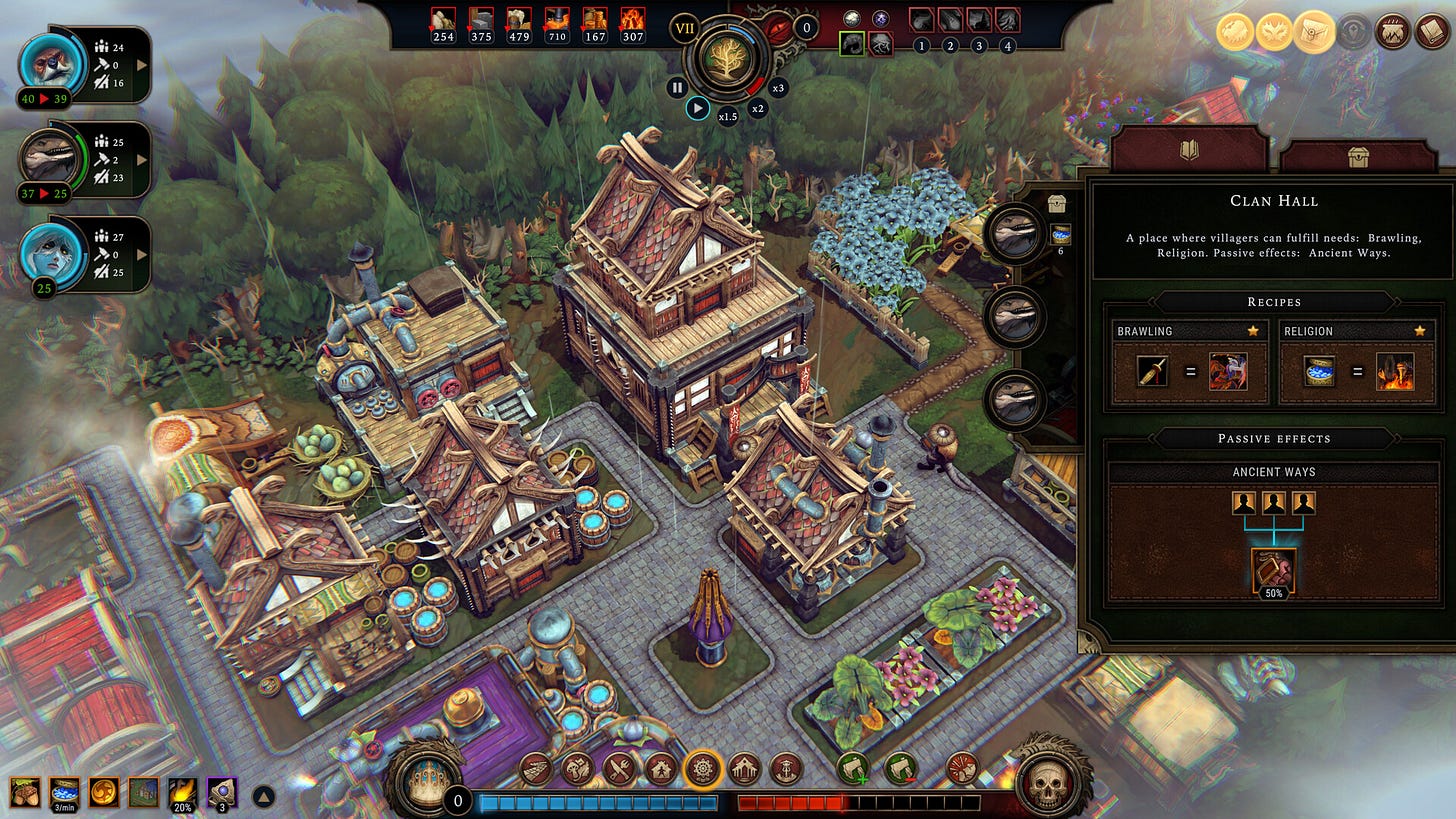Toggle the favorite star on Brawling recipe

click(1253, 330)
